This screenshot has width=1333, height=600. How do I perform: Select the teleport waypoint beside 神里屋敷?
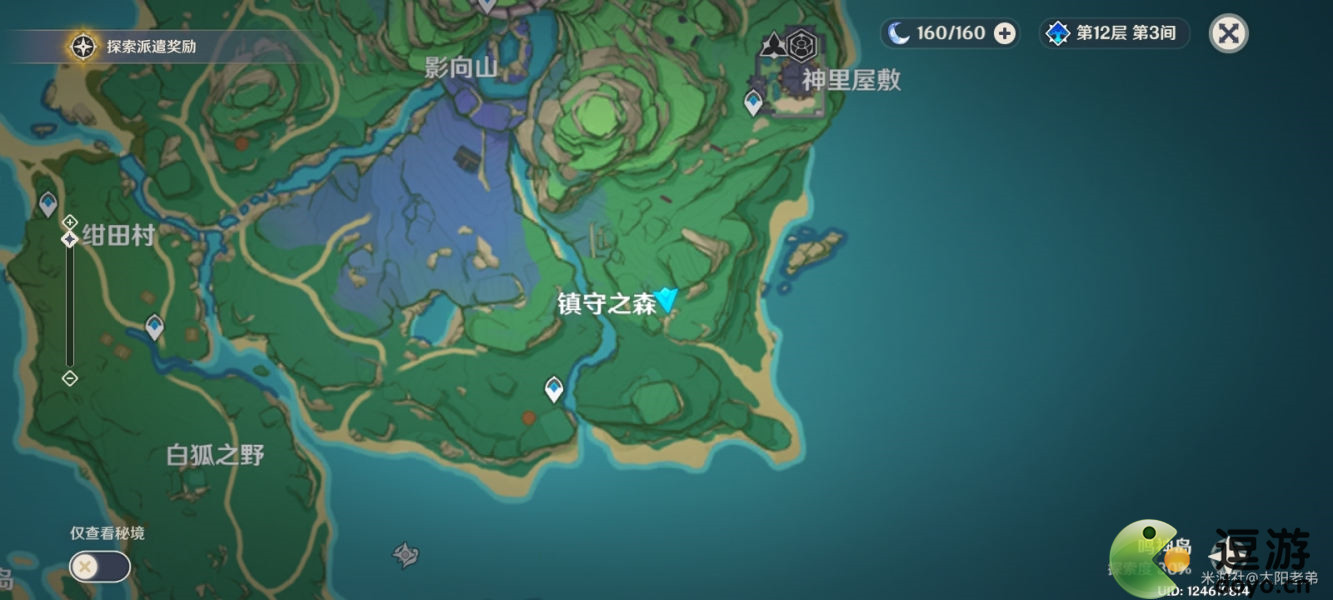click(x=753, y=101)
